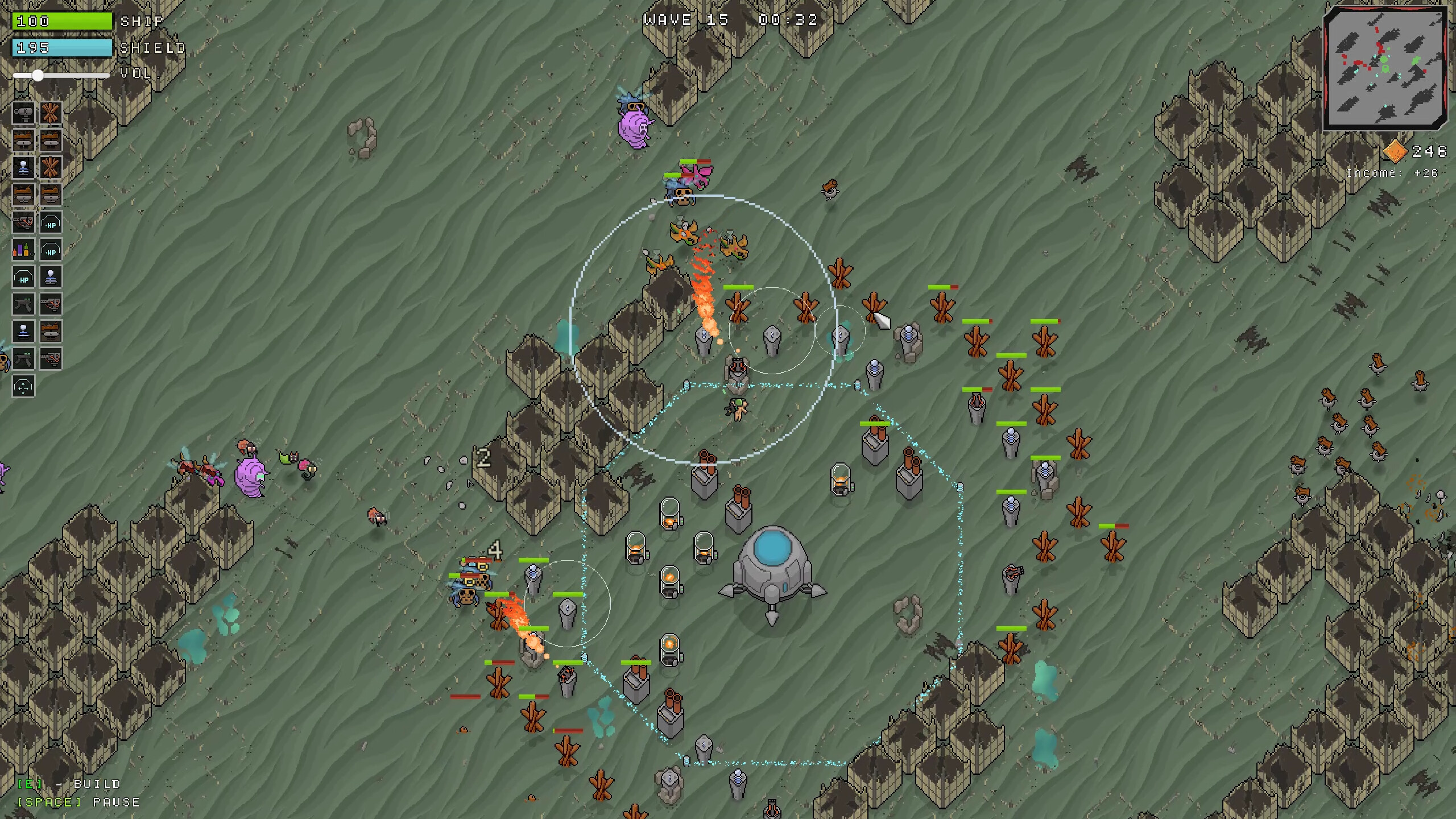This screenshot has height=819, width=1456.
Task: Pick the joystick beacon build icon
Action: click(x=23, y=167)
